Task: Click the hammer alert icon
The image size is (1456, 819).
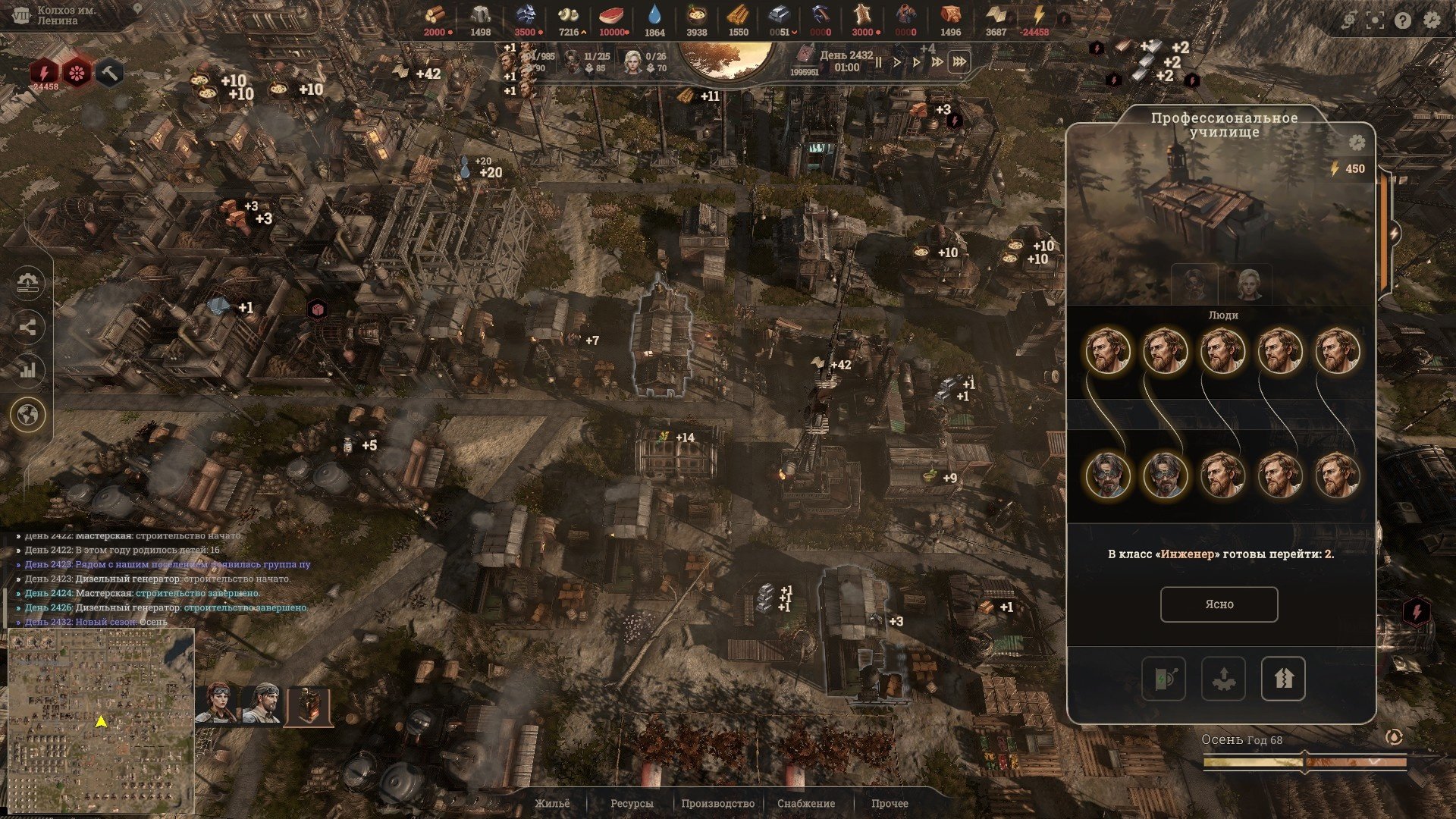Action: tap(110, 74)
